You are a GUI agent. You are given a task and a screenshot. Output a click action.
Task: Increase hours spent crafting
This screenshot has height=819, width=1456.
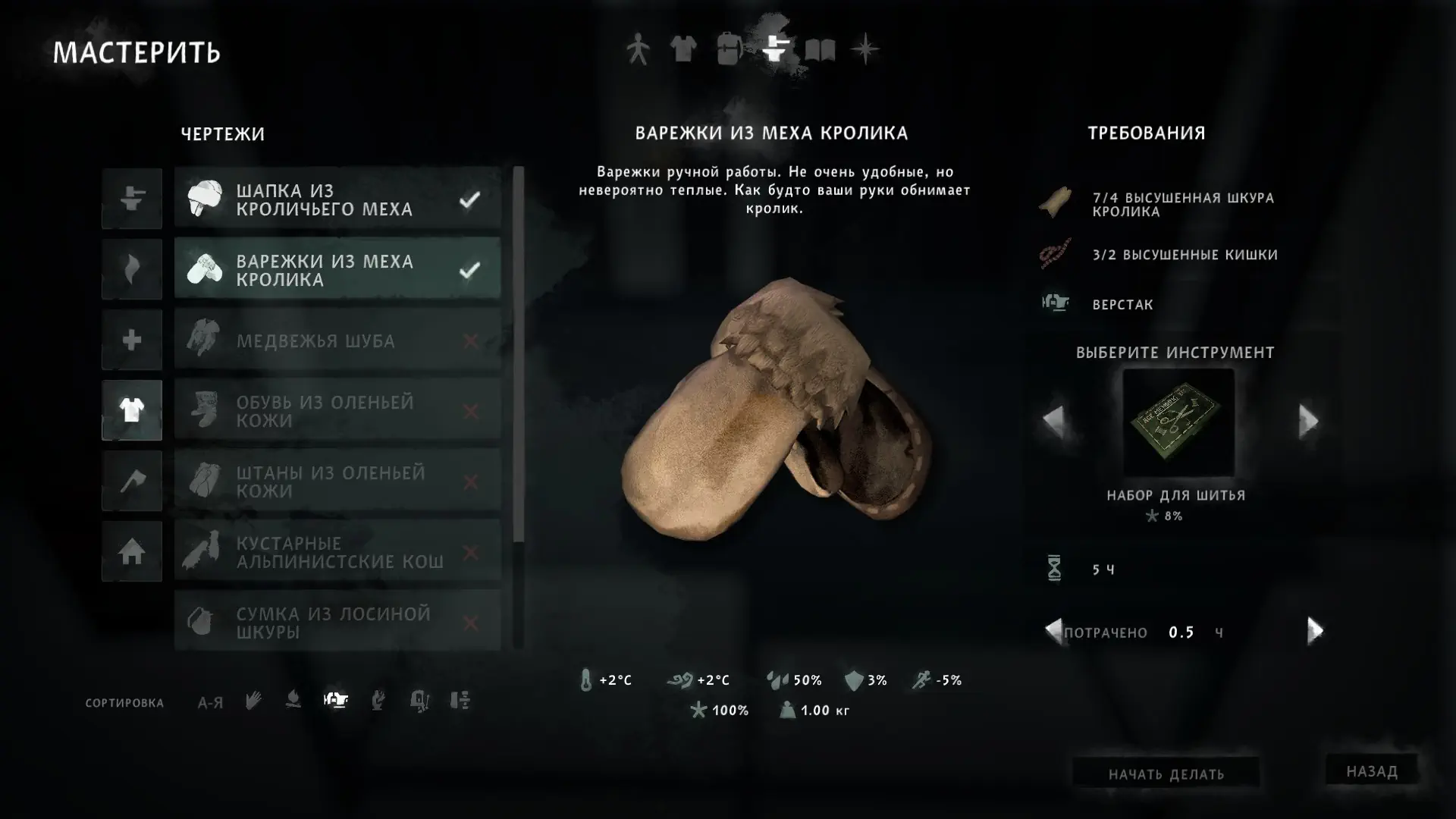[1315, 631]
